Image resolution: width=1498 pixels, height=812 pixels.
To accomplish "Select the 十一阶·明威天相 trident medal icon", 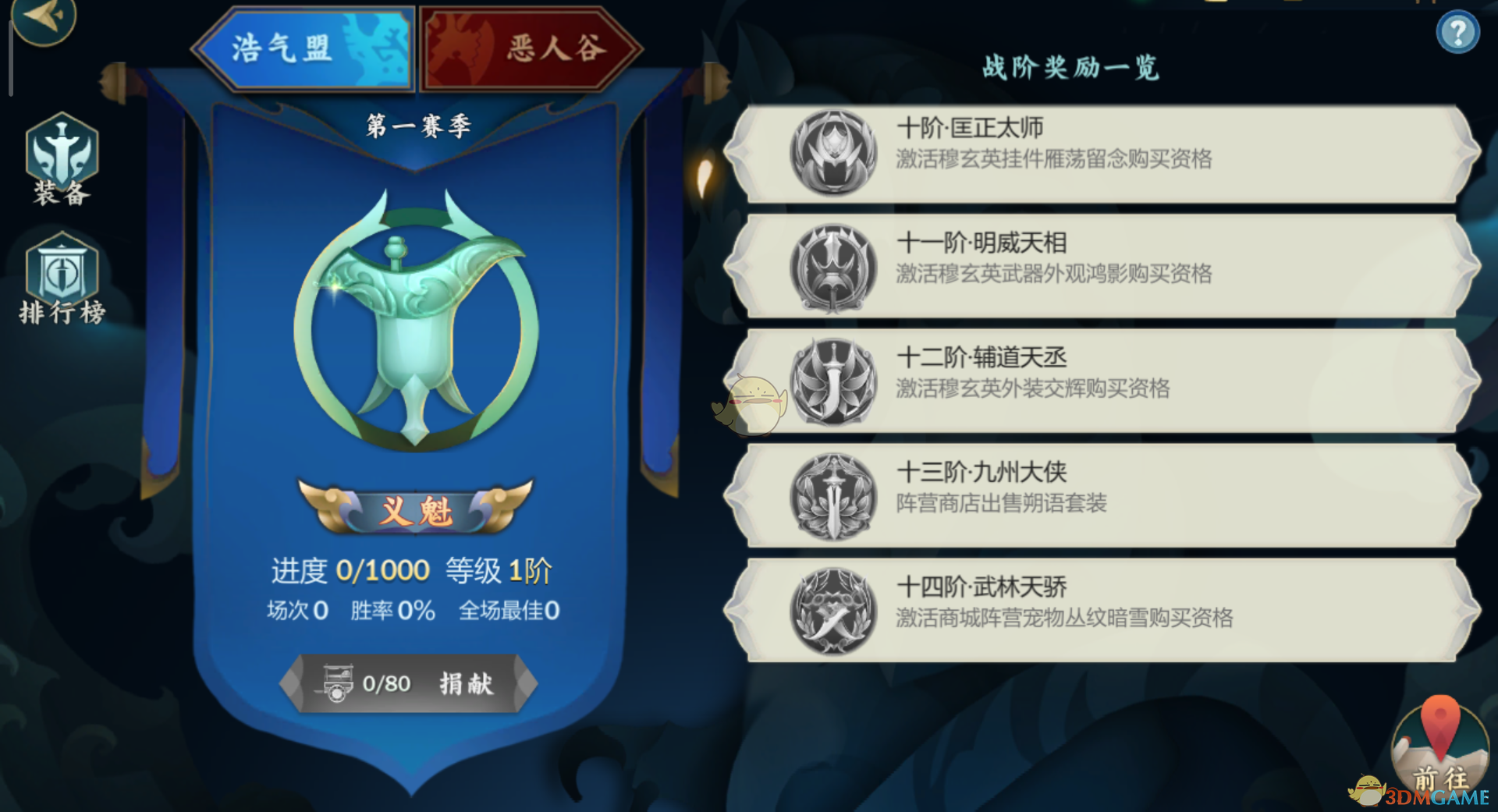I will [x=833, y=273].
